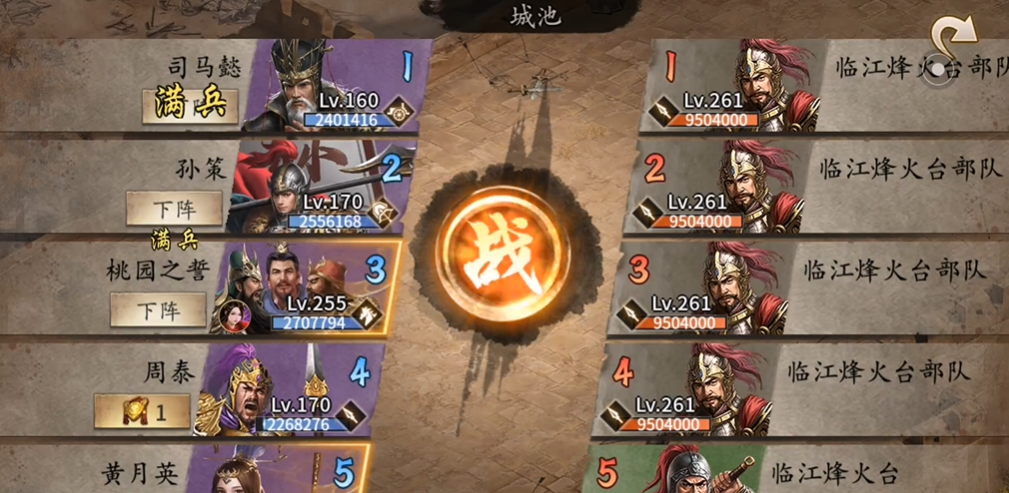
Task: Use the scroll item button under 周泰
Action: pos(142,410)
